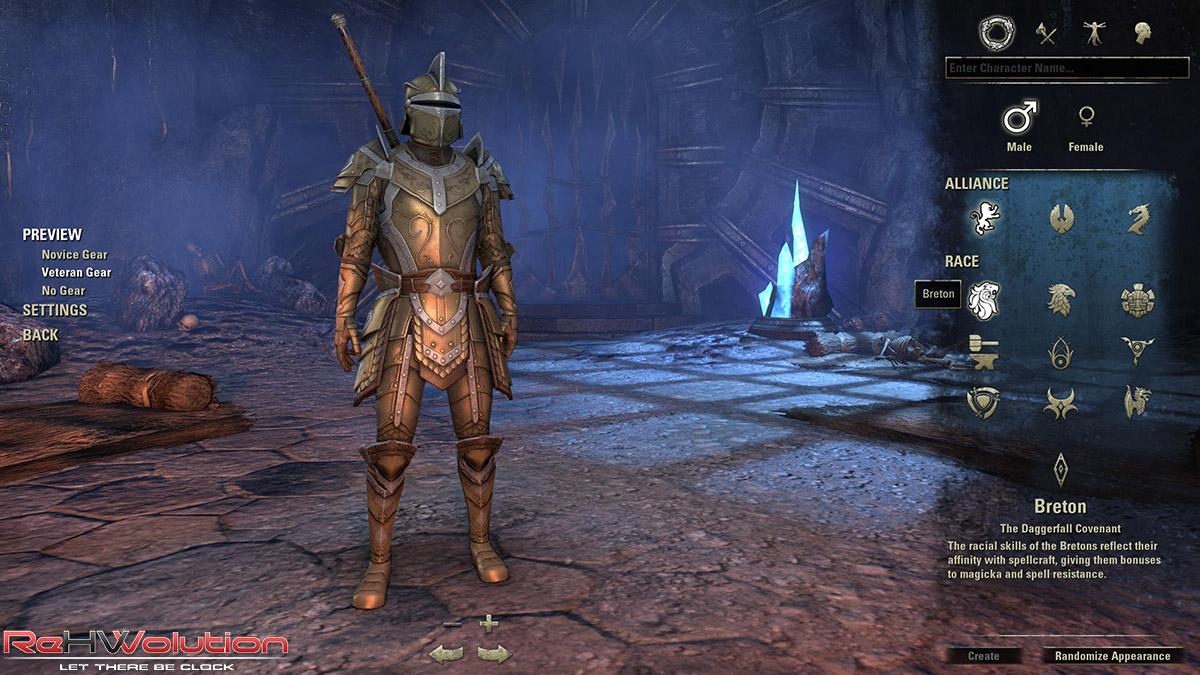The width and height of the screenshot is (1200, 675).
Task: Switch to the crossed-weapons class tab
Action: tap(1045, 33)
